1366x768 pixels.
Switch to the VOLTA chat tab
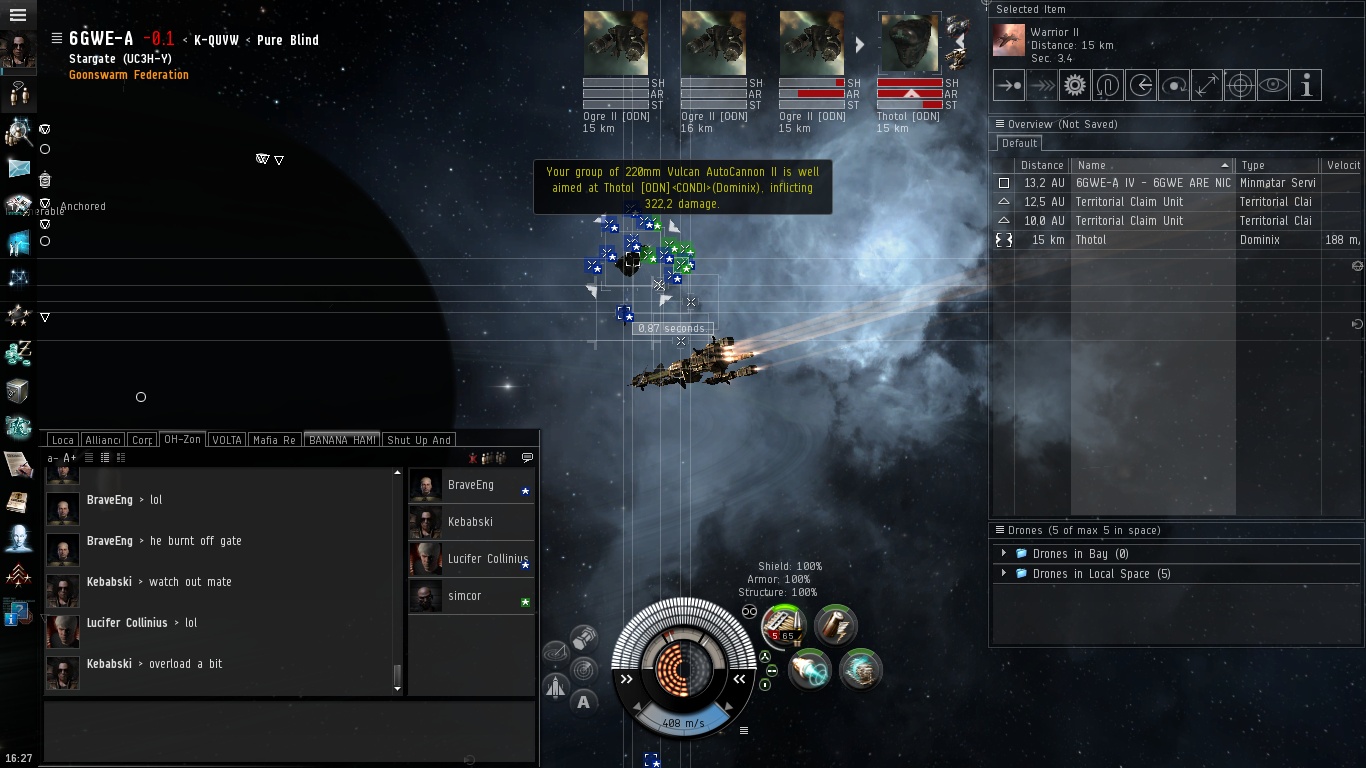(227, 440)
